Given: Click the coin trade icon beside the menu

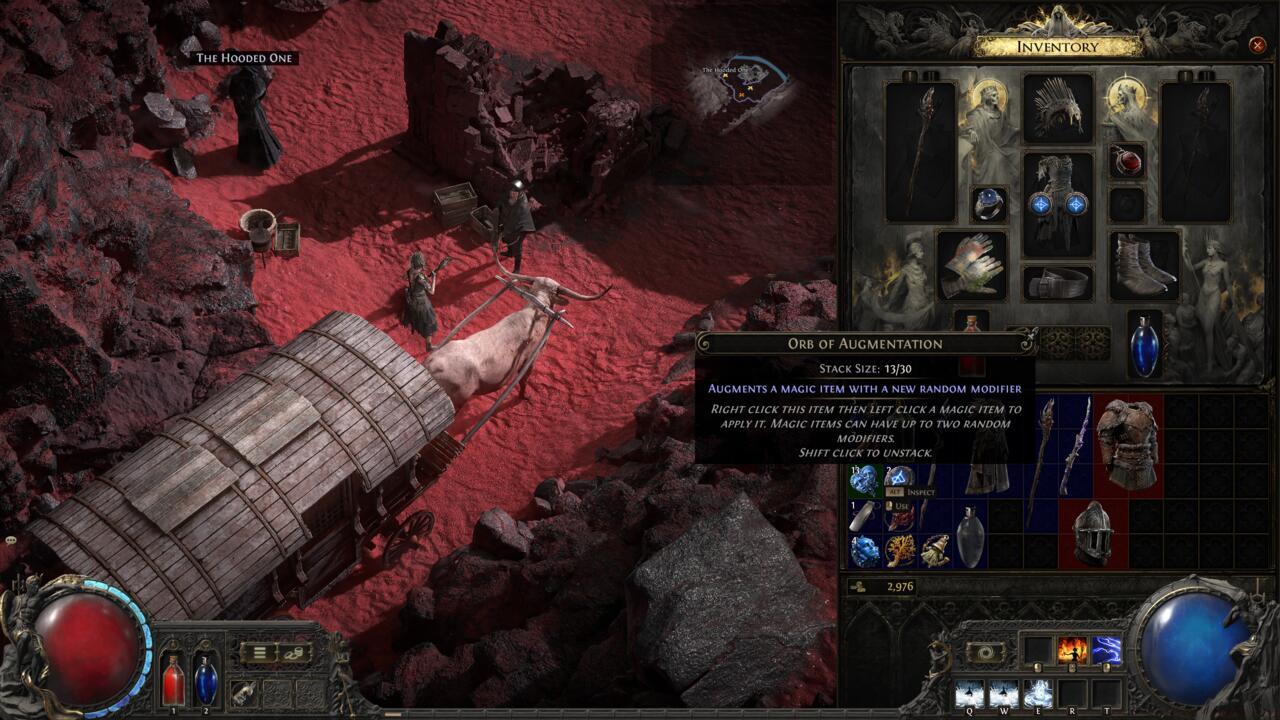Looking at the screenshot, I should coord(294,654).
